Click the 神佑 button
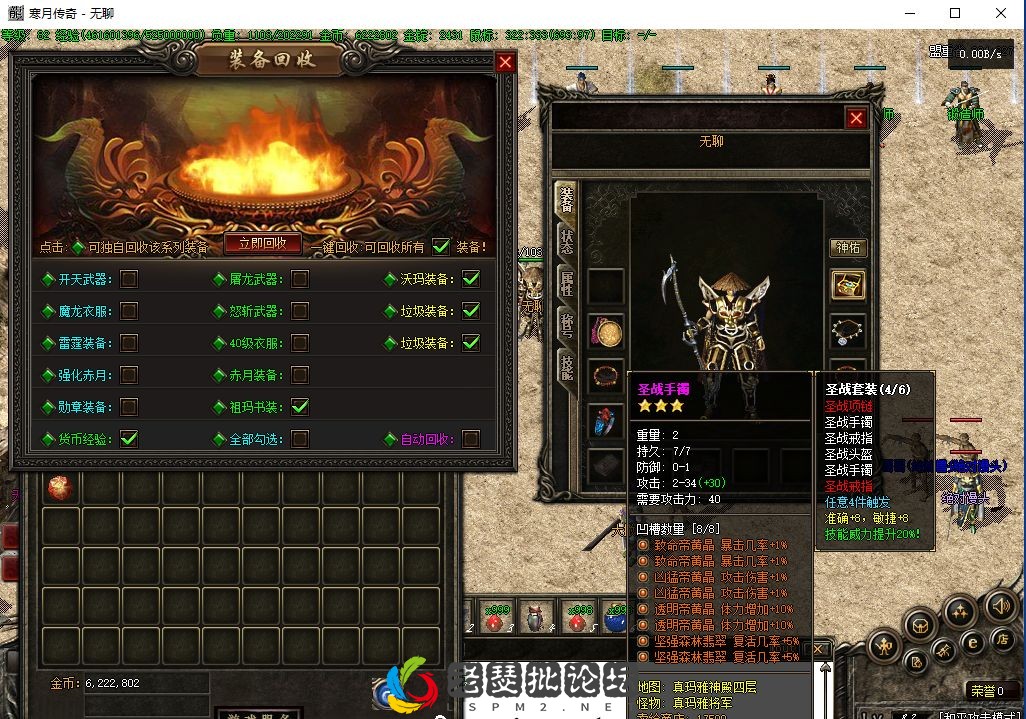Viewport: 1026px width, 719px height. (848, 248)
